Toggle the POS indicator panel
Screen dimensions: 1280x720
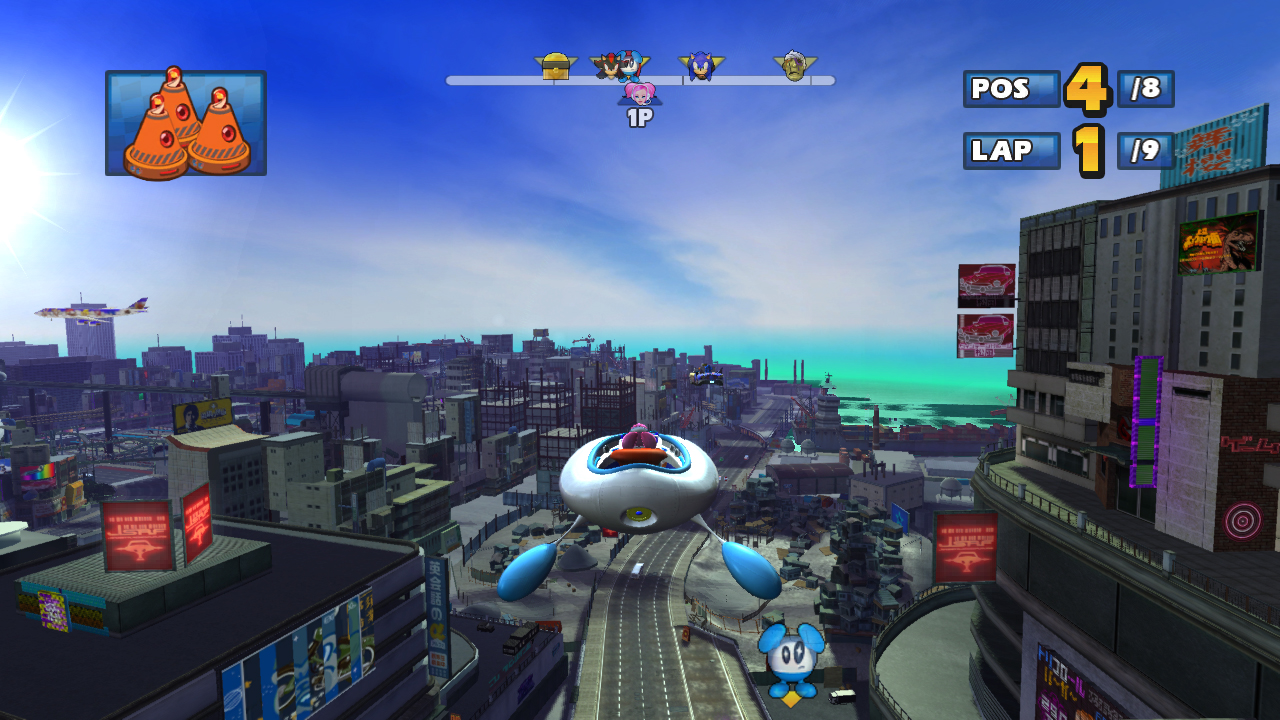(1009, 90)
